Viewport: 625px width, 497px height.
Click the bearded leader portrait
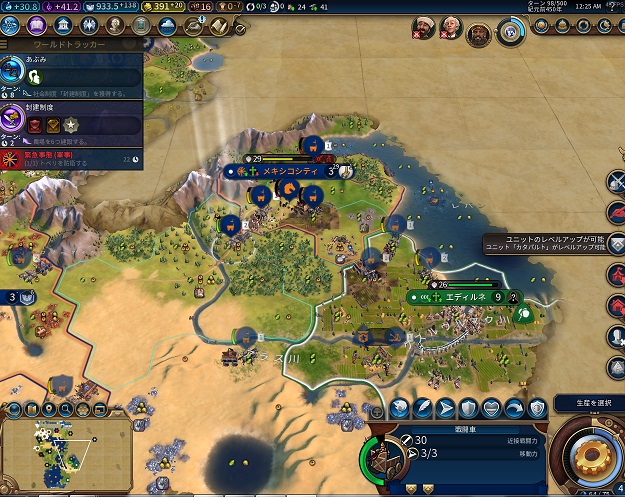[x=480, y=34]
